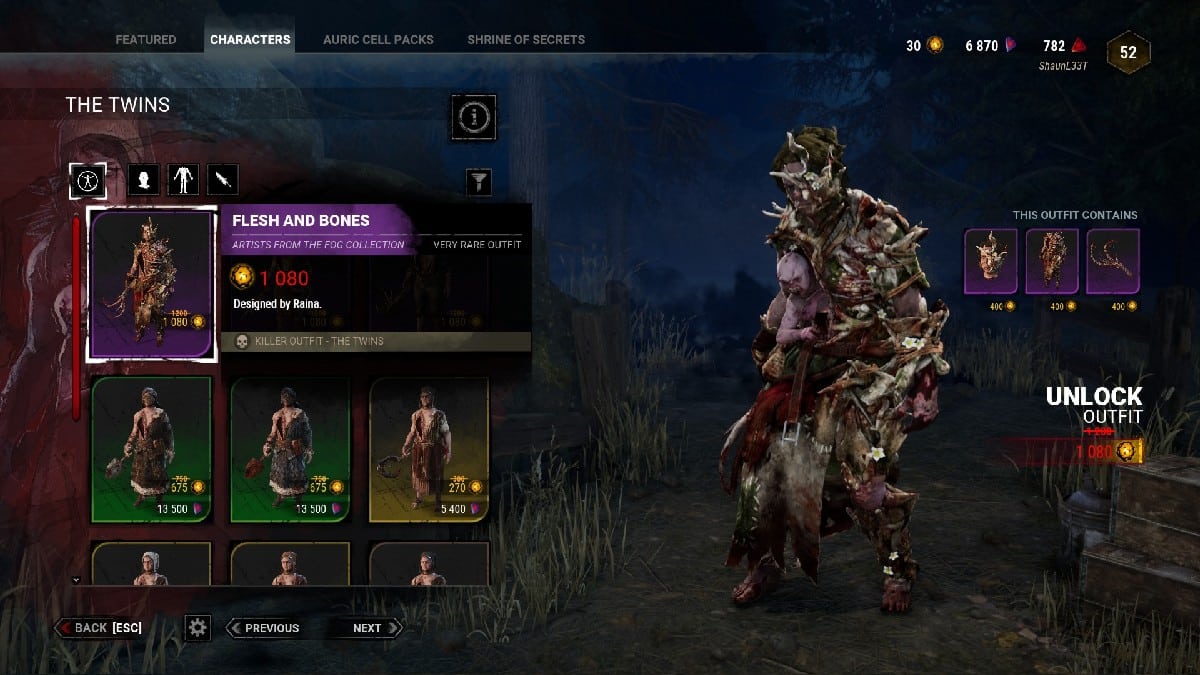Image resolution: width=1200 pixels, height=675 pixels.
Task: Select the head cosmetics category
Action: click(x=144, y=180)
